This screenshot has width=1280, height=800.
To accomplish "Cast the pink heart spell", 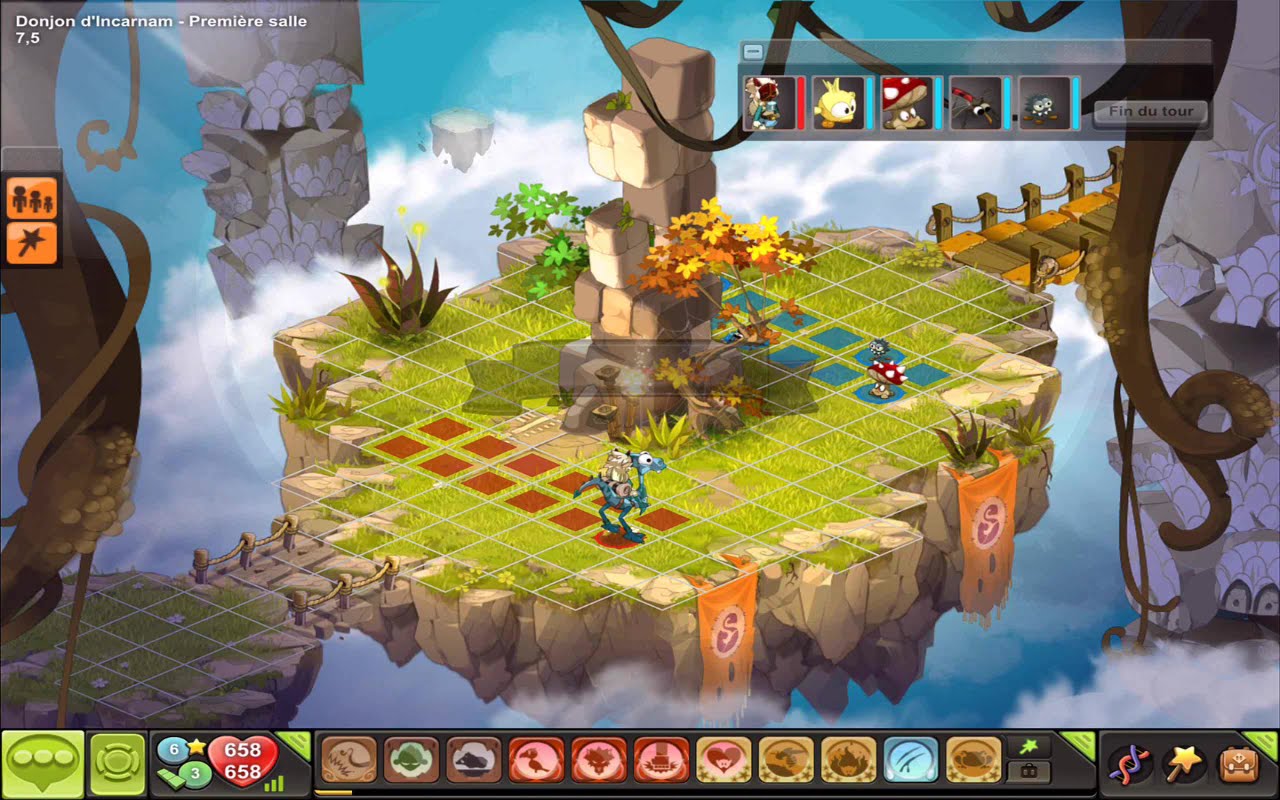I will [x=723, y=760].
